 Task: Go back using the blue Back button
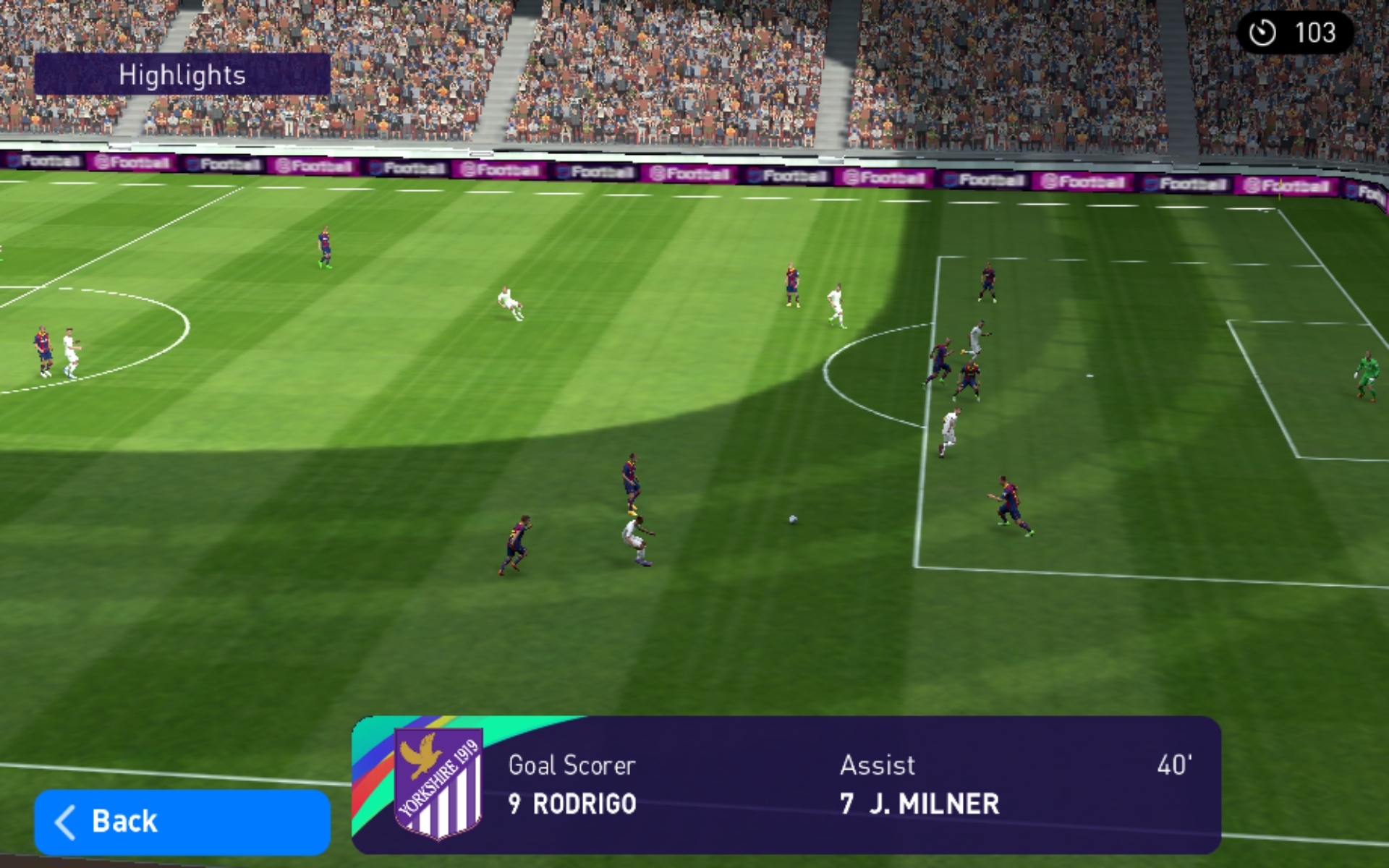pyautogui.click(x=182, y=822)
